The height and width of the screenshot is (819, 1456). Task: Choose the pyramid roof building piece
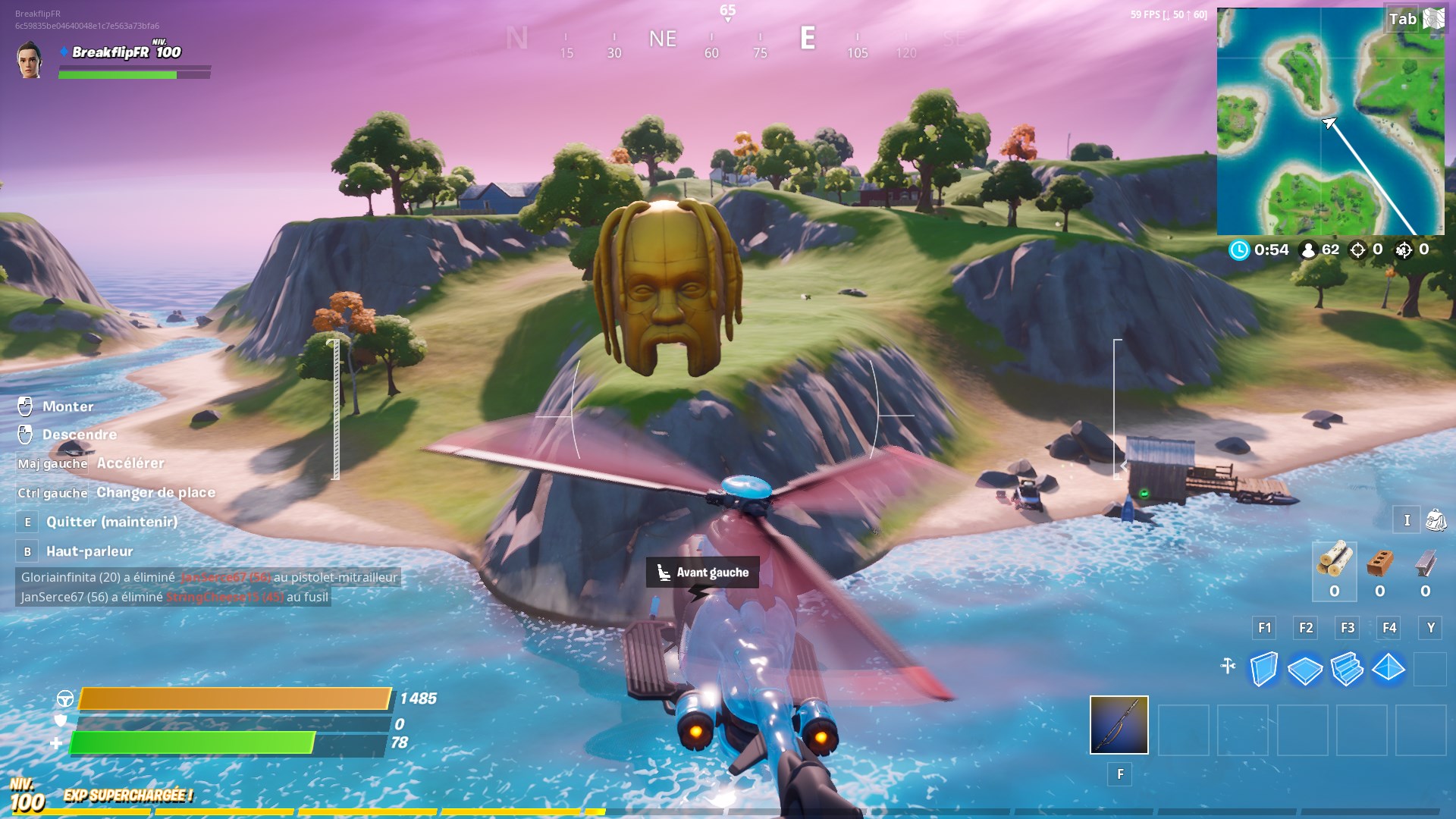coord(1389,669)
